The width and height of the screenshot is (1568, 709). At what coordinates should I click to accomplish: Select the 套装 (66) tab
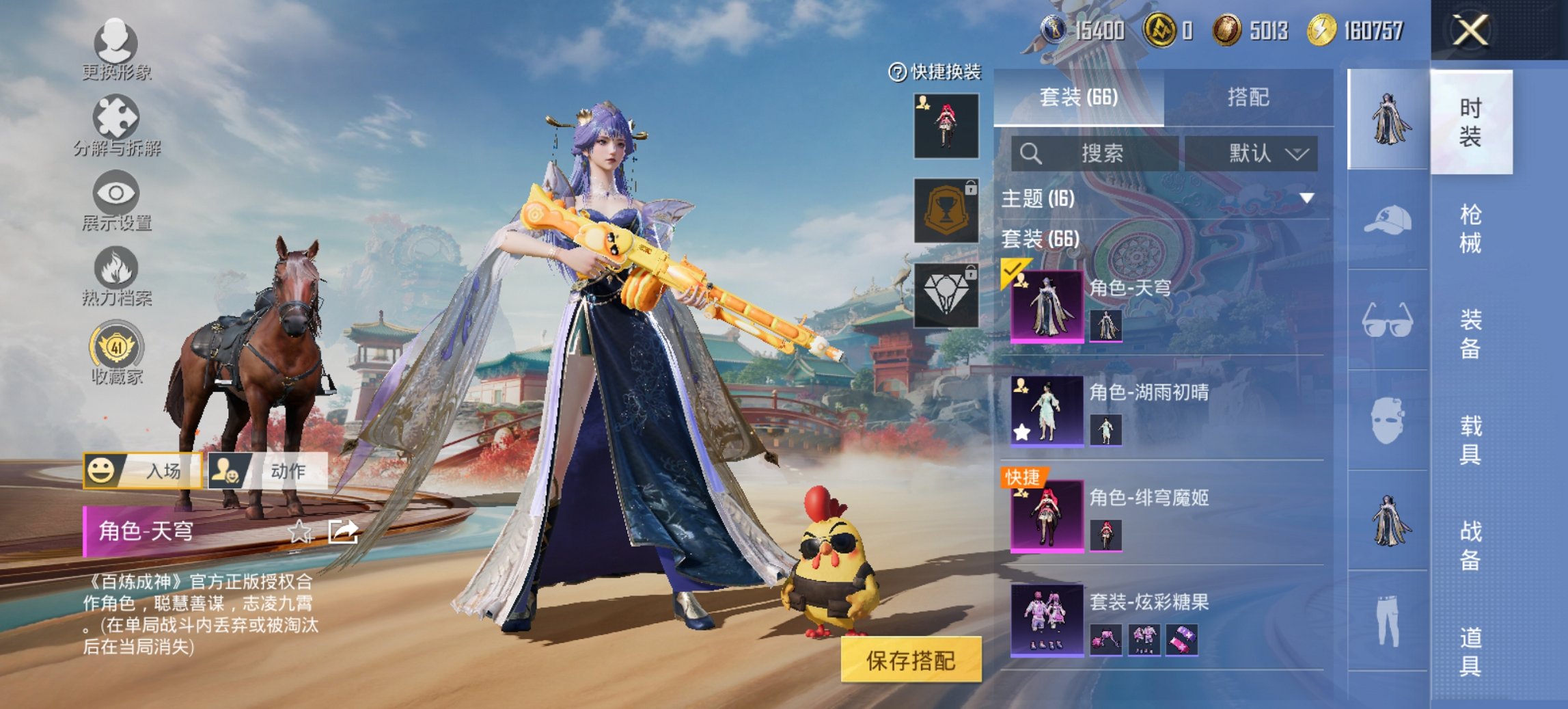pyautogui.click(x=1079, y=98)
